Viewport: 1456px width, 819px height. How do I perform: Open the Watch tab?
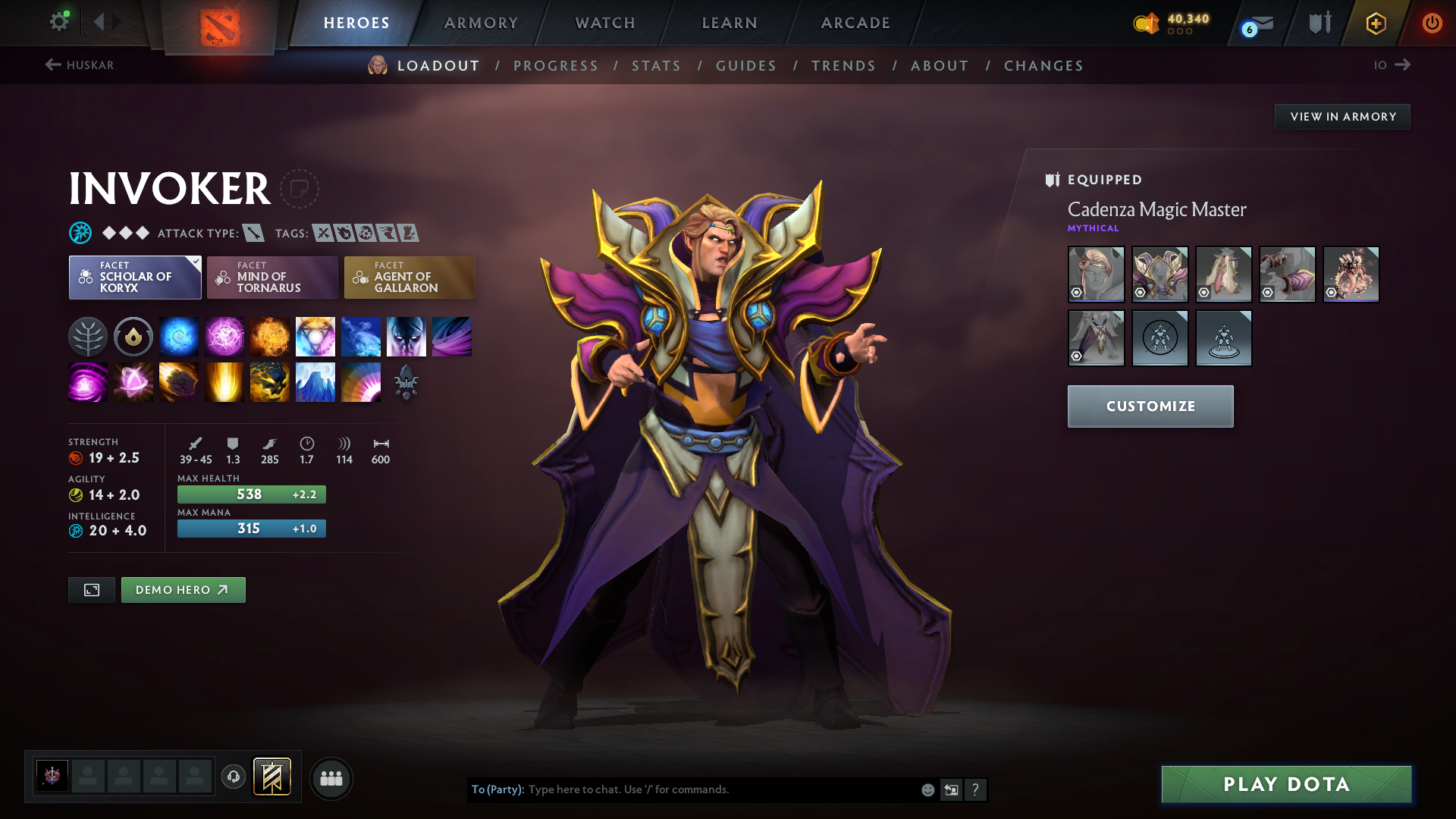(605, 23)
